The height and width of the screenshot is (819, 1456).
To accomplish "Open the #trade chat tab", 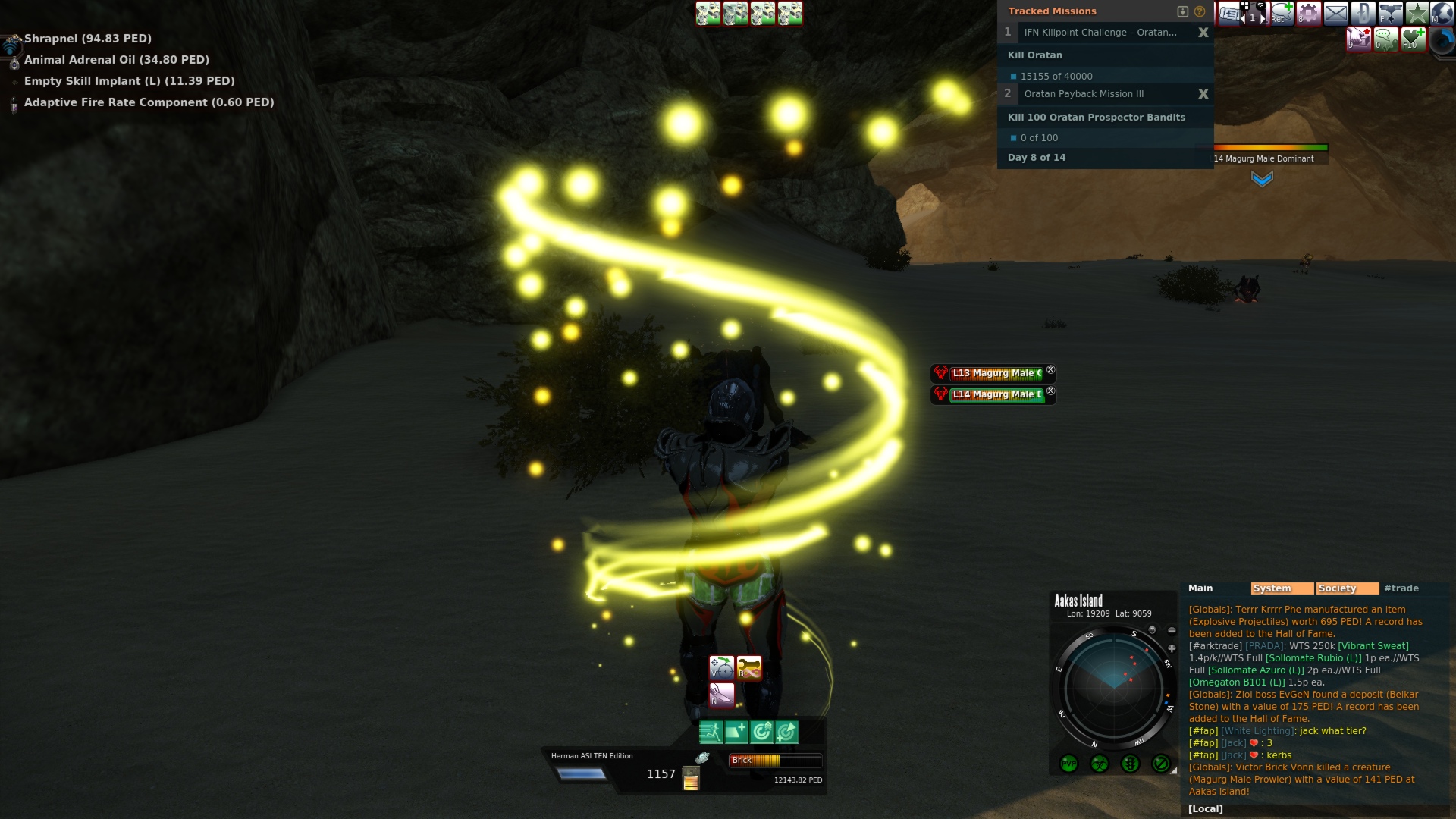I will (x=1401, y=588).
